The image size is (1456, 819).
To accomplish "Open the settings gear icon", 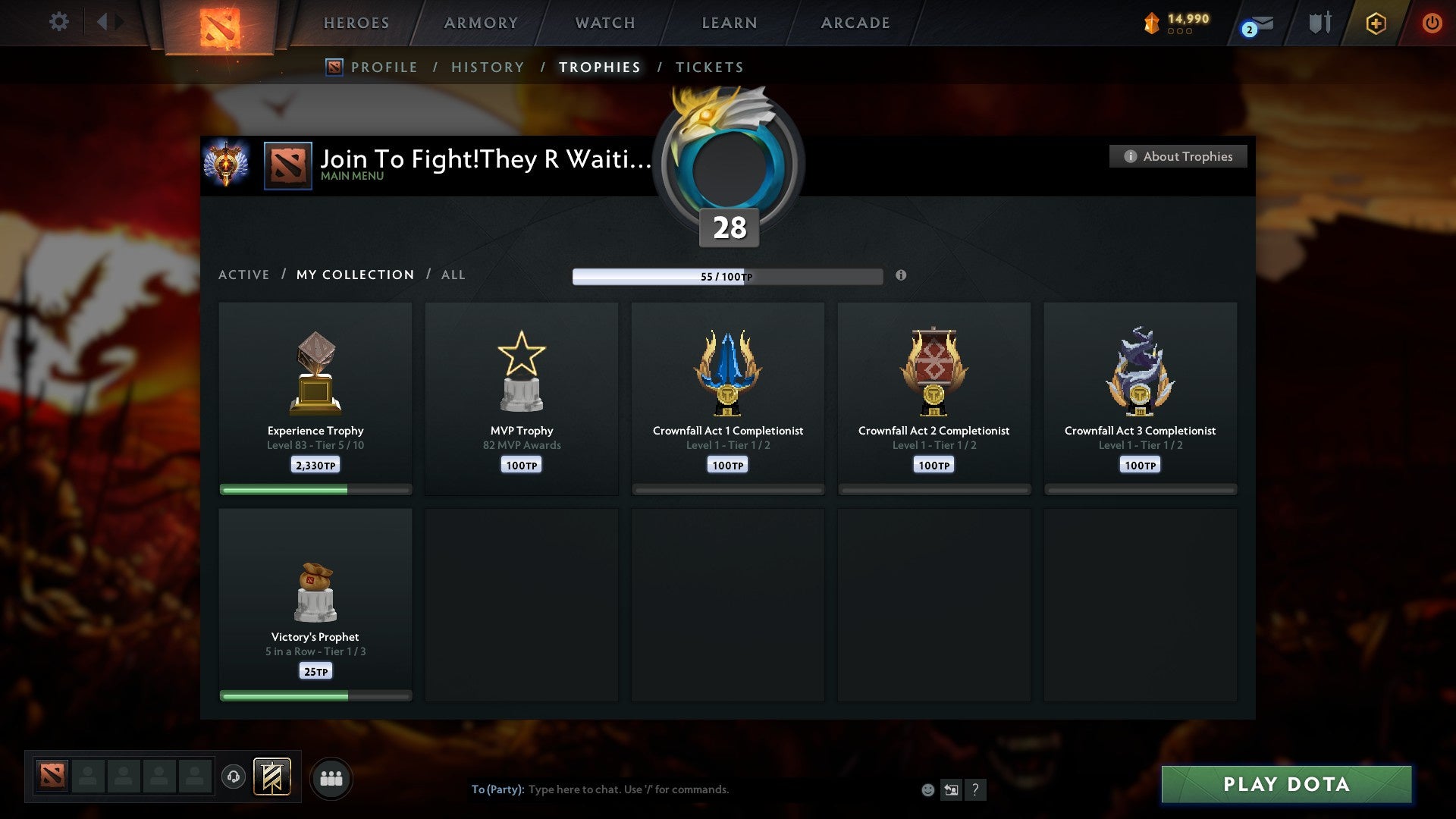I will coord(58,21).
